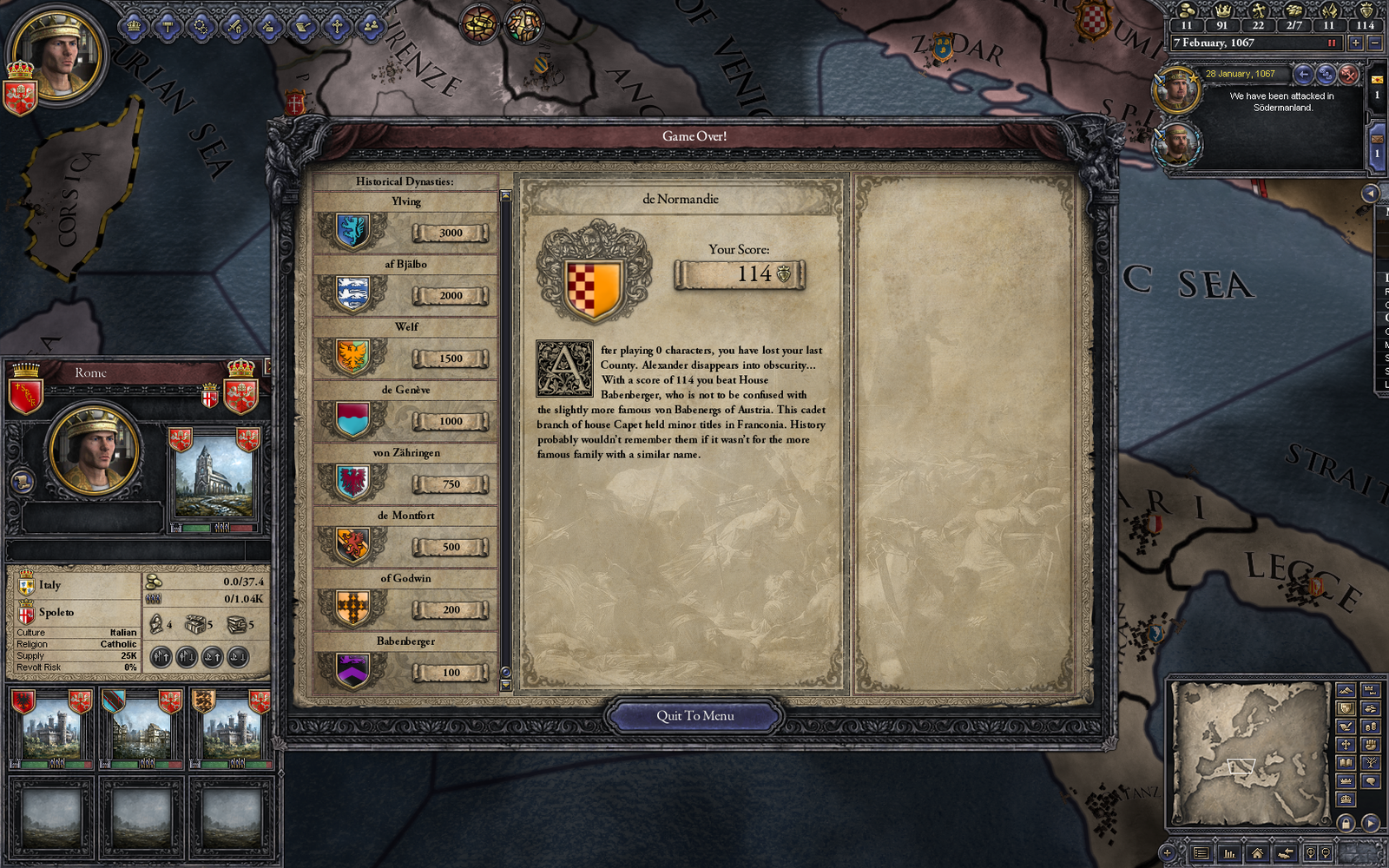Collapse the right-side event panel with its arrow
This screenshot has width=1389, height=868.
[x=1371, y=193]
